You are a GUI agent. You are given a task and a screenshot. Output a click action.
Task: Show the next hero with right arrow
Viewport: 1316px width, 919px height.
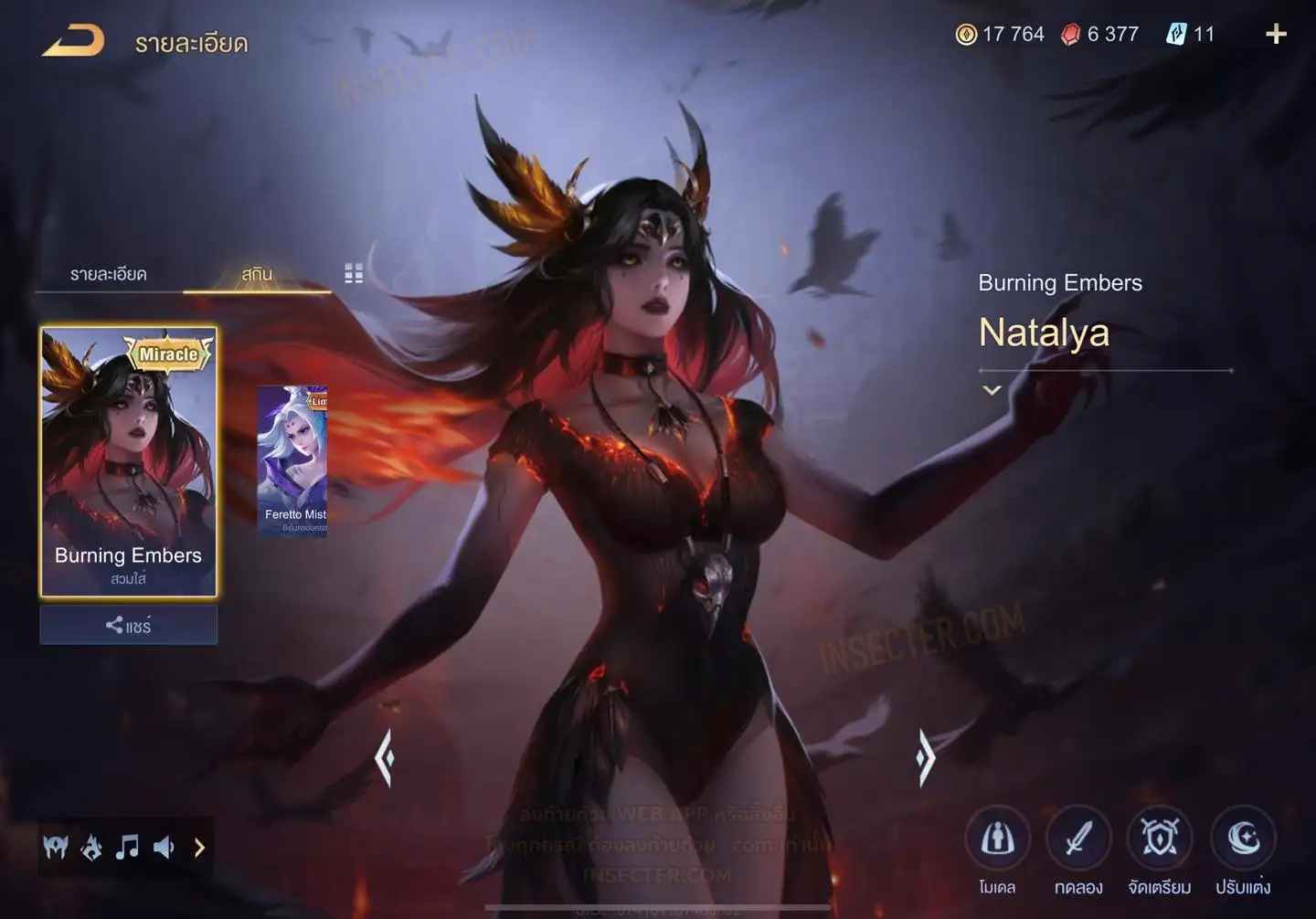(925, 757)
